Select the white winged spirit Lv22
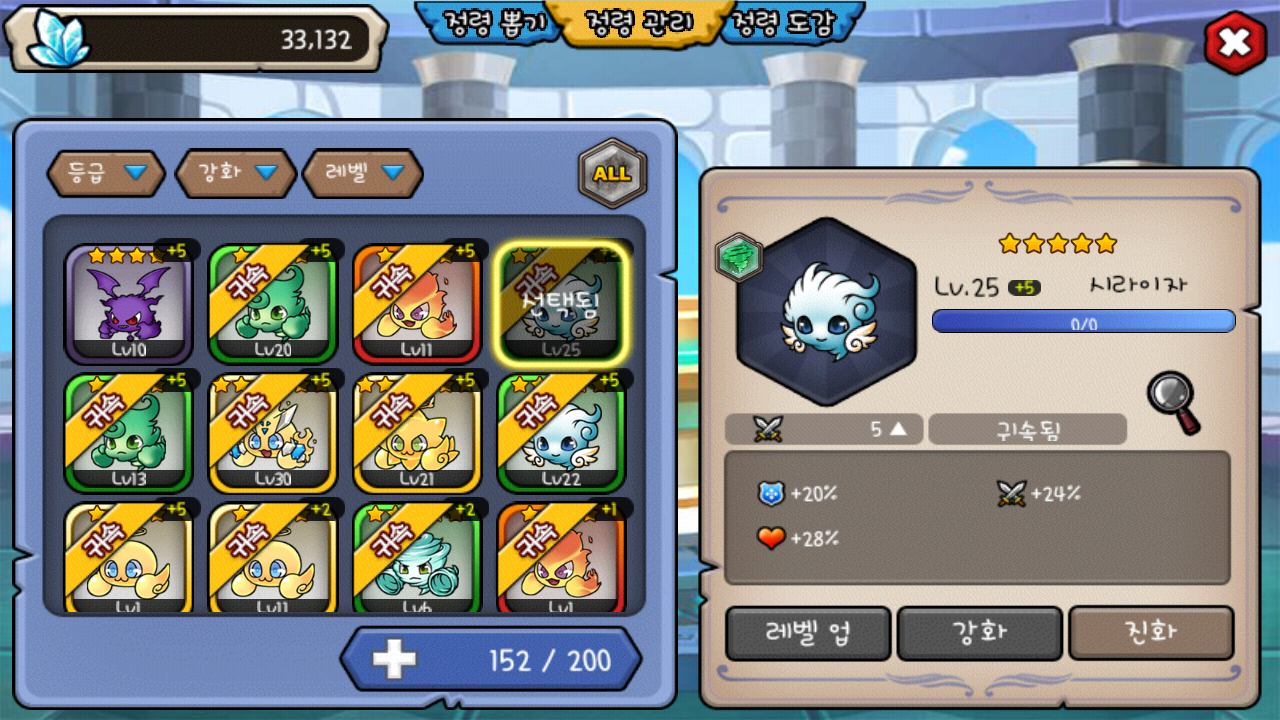Screen dimensions: 1280x720 [560, 433]
